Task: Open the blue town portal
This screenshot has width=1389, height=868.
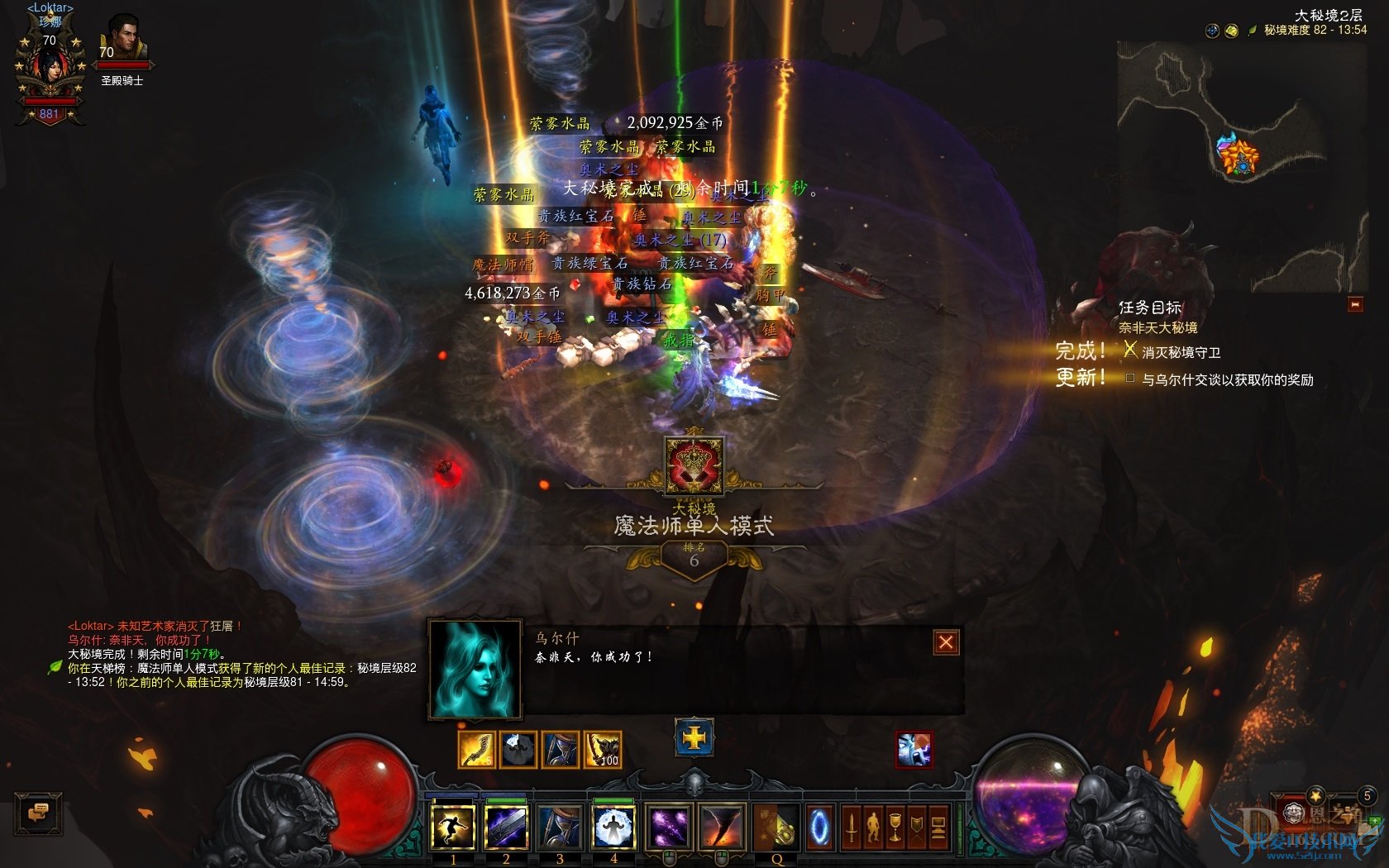Action: pos(820,827)
